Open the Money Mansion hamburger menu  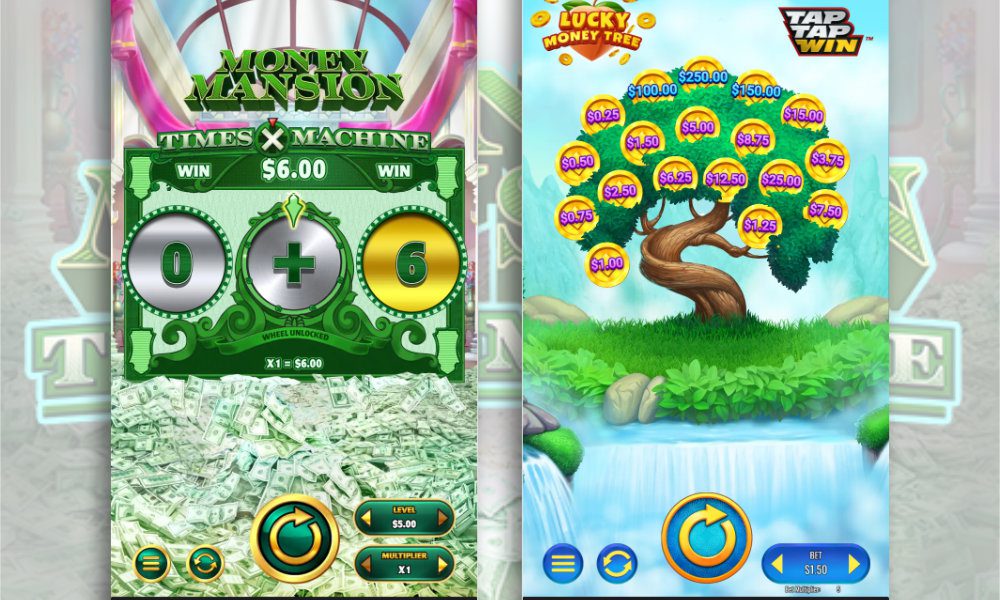click(150, 563)
